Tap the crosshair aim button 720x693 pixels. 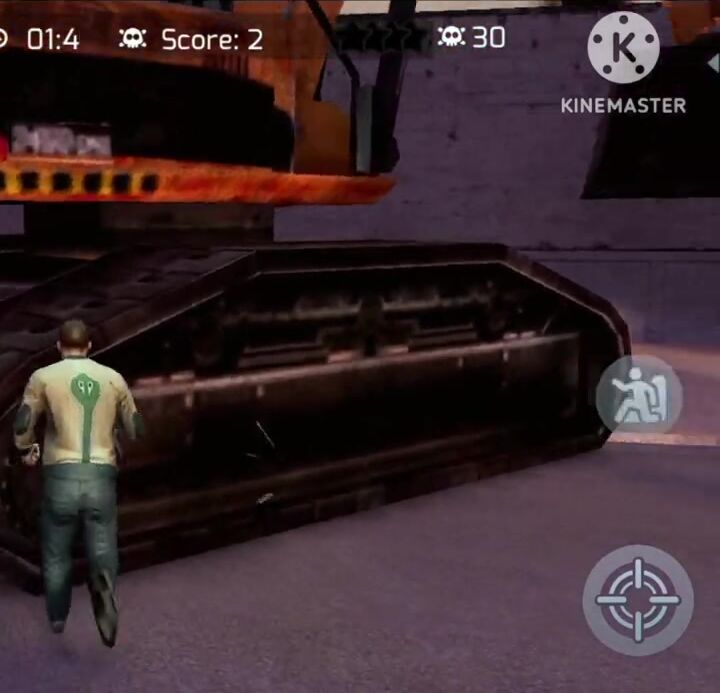click(x=637, y=599)
